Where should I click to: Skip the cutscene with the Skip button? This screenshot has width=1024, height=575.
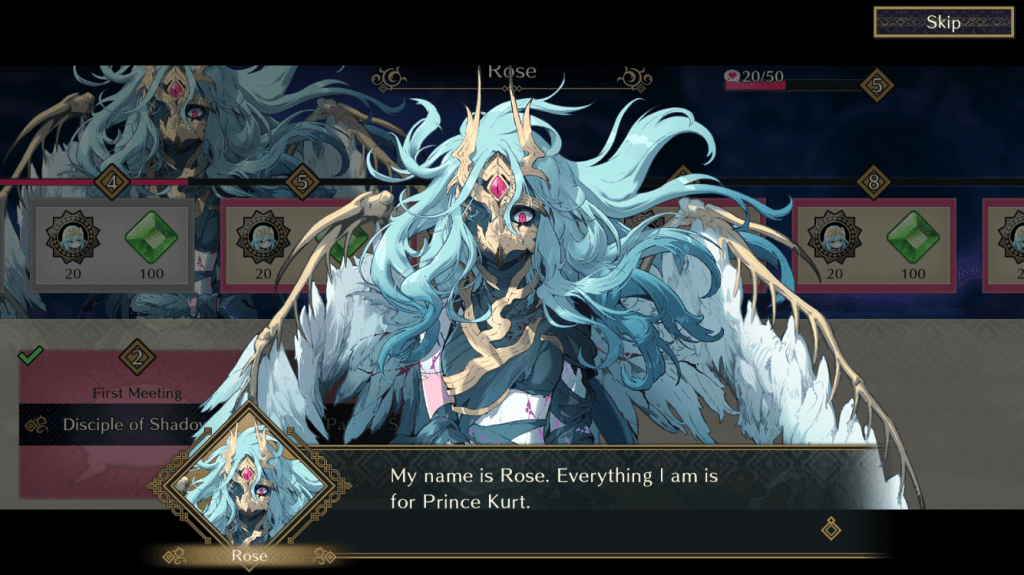tap(943, 22)
